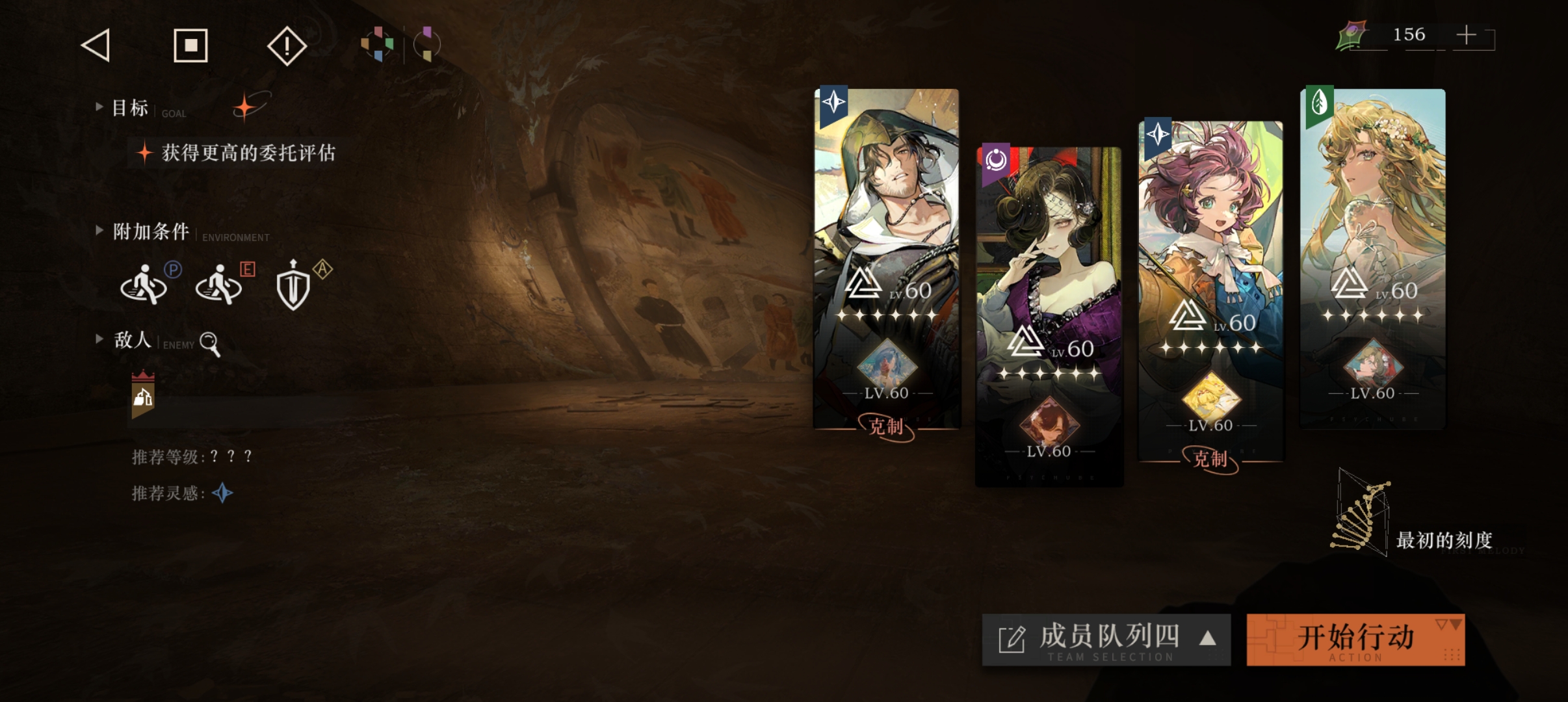This screenshot has height=702, width=1568.
Task: Click the recommended inspiration blue gem icon
Action: [224, 493]
